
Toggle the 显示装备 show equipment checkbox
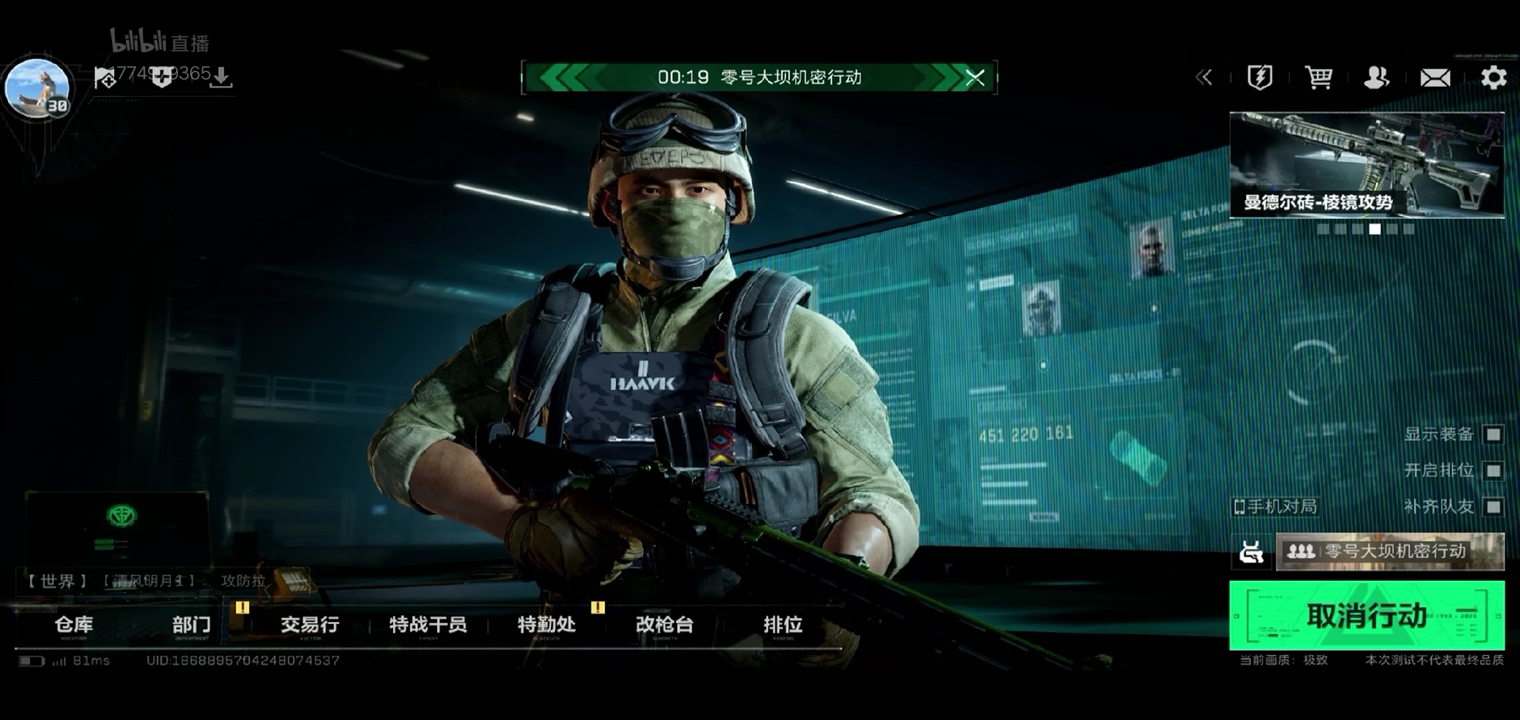(x=1492, y=434)
